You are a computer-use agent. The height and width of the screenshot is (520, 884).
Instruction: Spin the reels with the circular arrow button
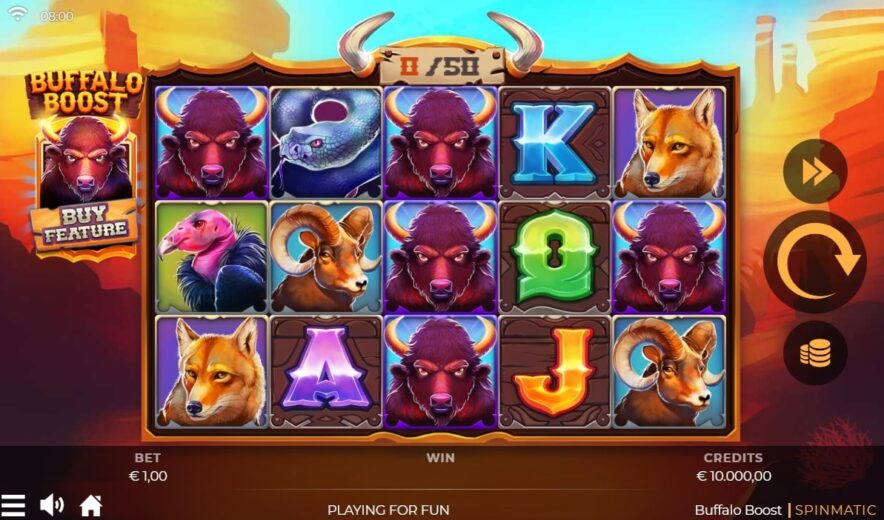[814, 262]
